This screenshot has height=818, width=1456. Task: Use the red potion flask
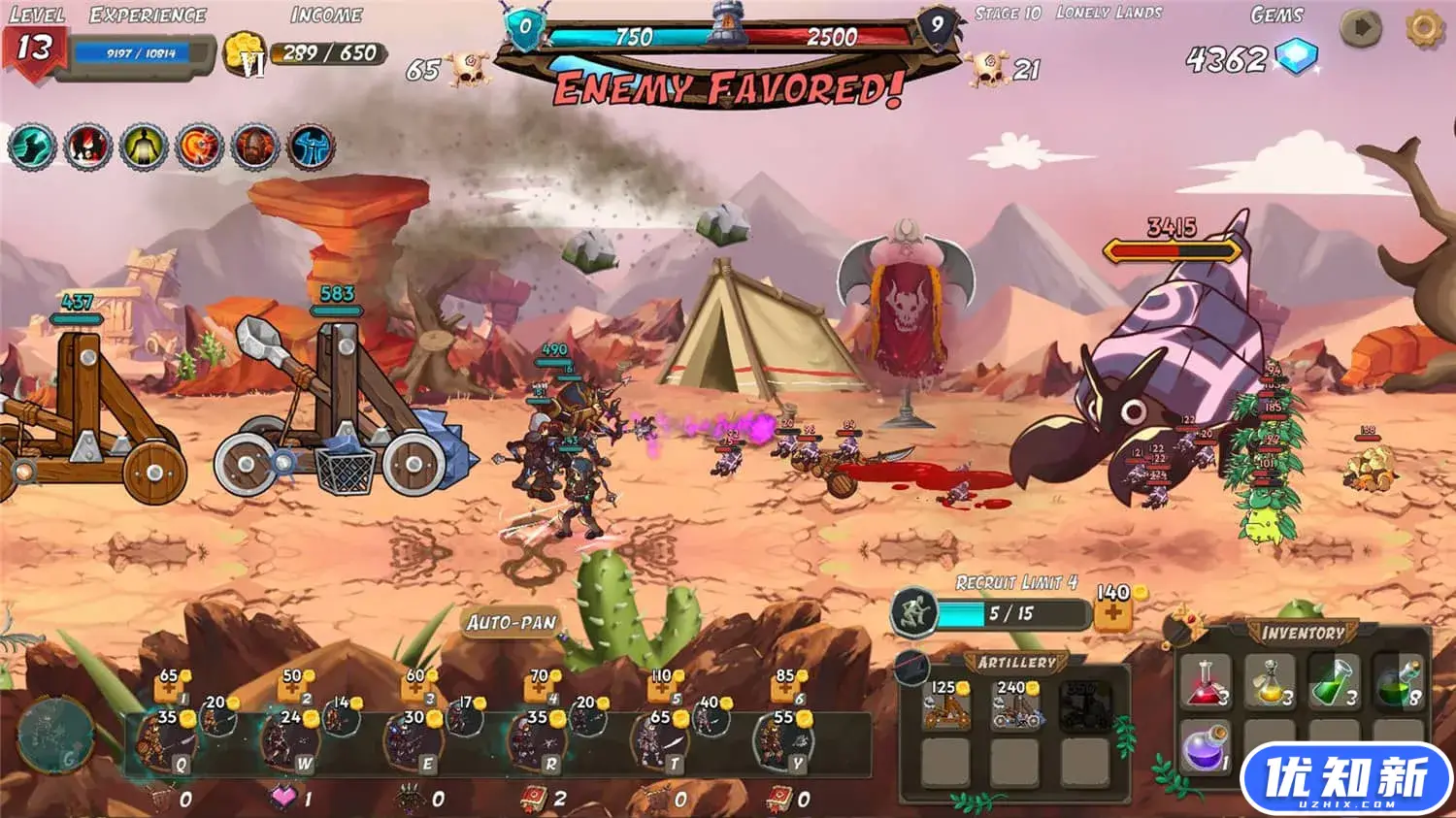1205,681
